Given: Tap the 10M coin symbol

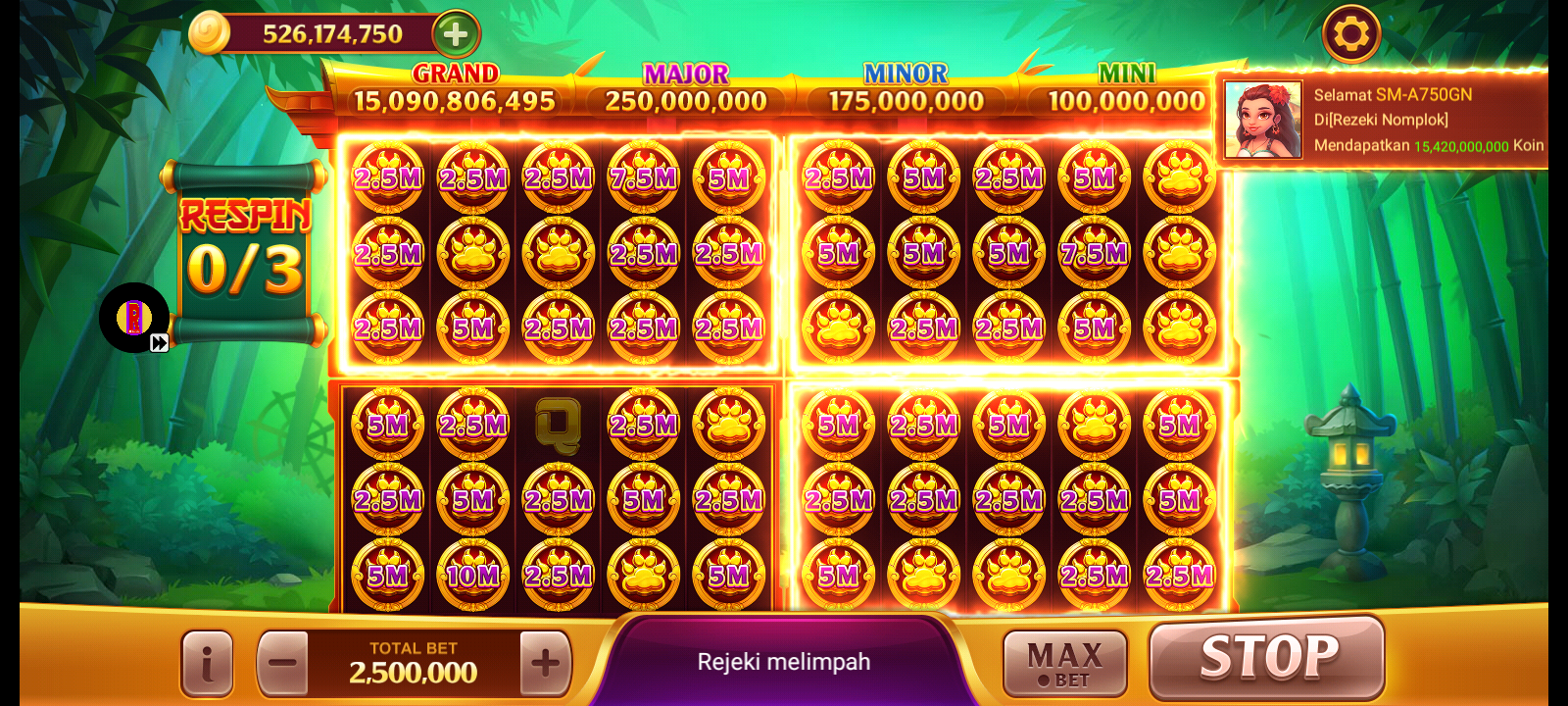Looking at the screenshot, I should pos(473,575).
